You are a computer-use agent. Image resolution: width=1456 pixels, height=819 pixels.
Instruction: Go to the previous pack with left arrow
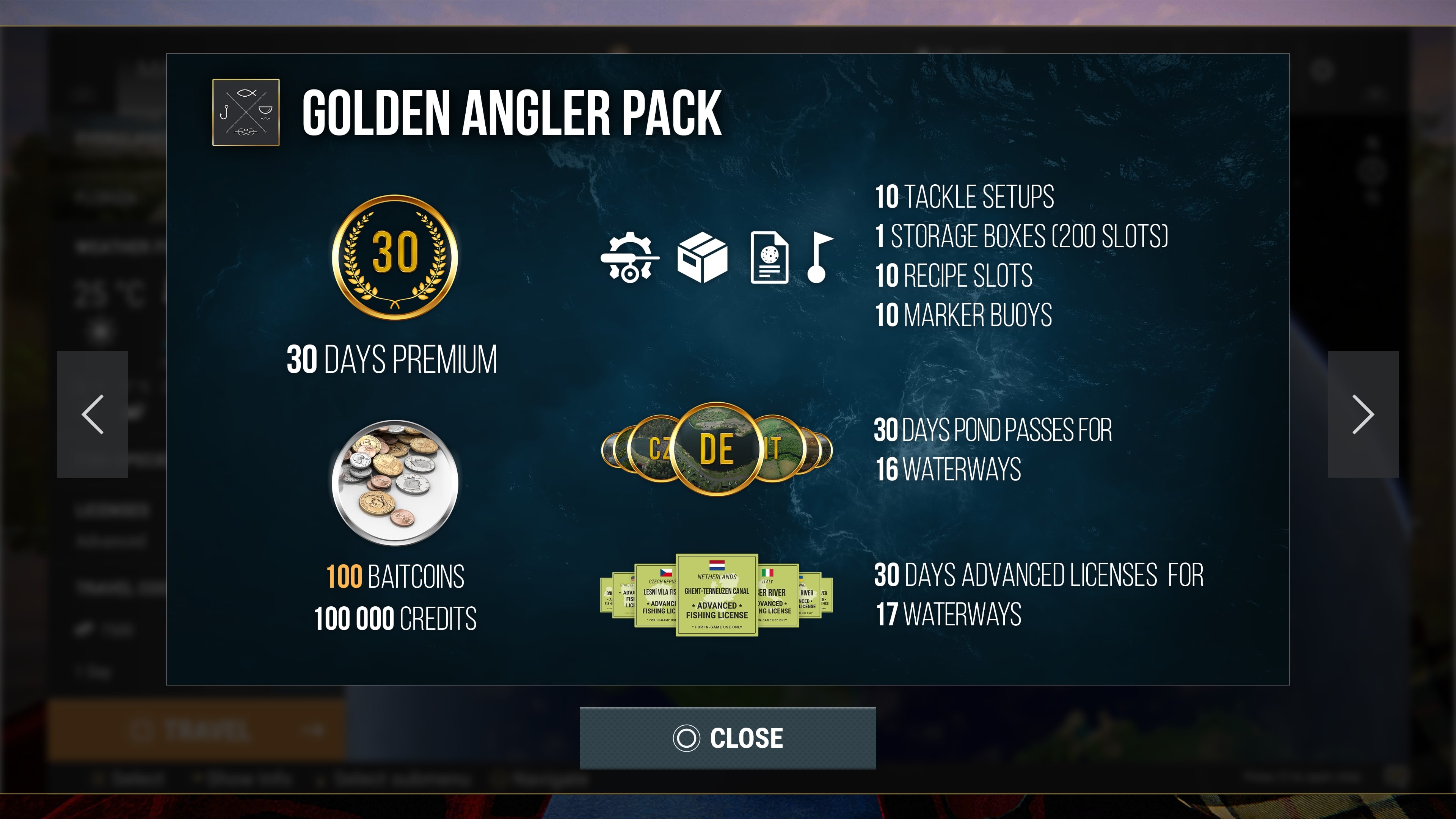[93, 414]
